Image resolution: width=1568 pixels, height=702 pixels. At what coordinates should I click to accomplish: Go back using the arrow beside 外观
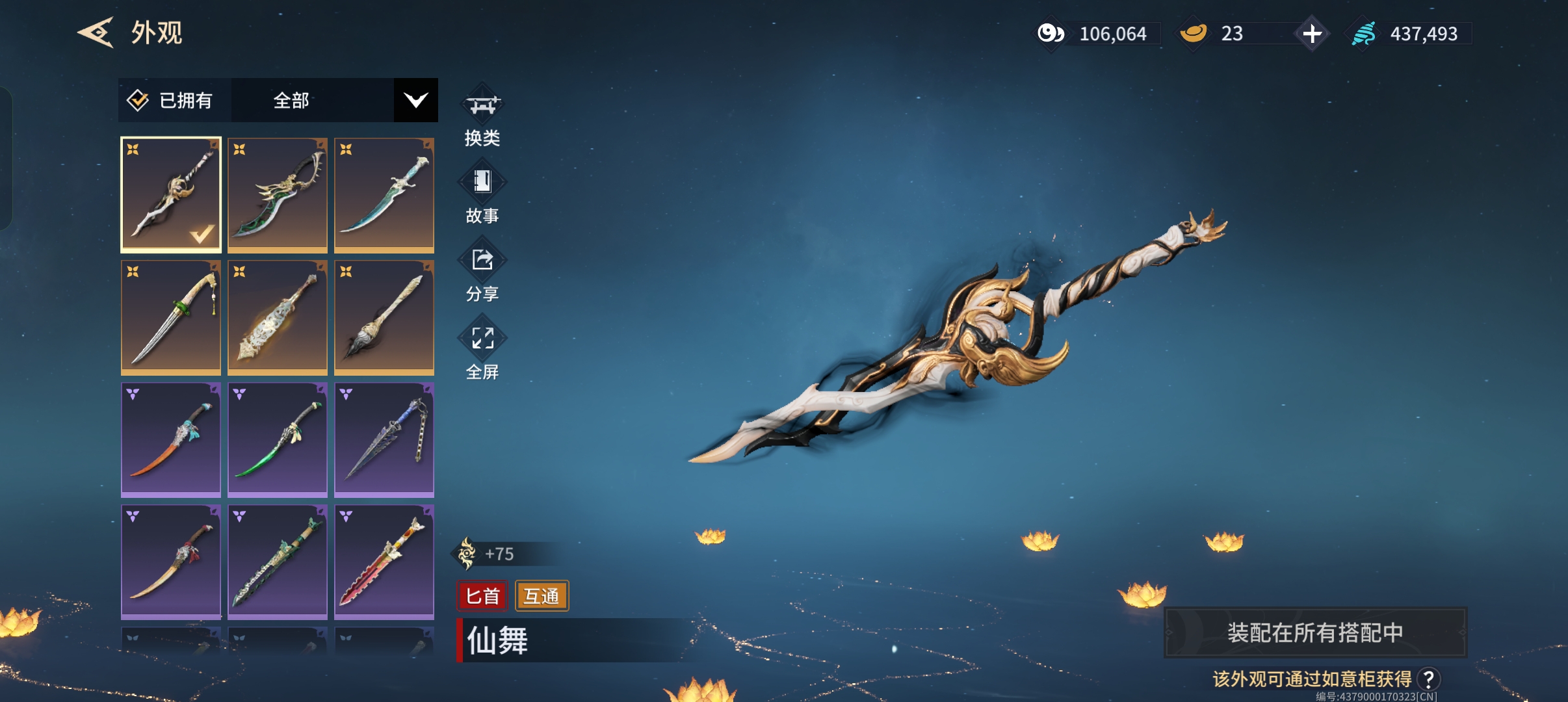point(96,32)
